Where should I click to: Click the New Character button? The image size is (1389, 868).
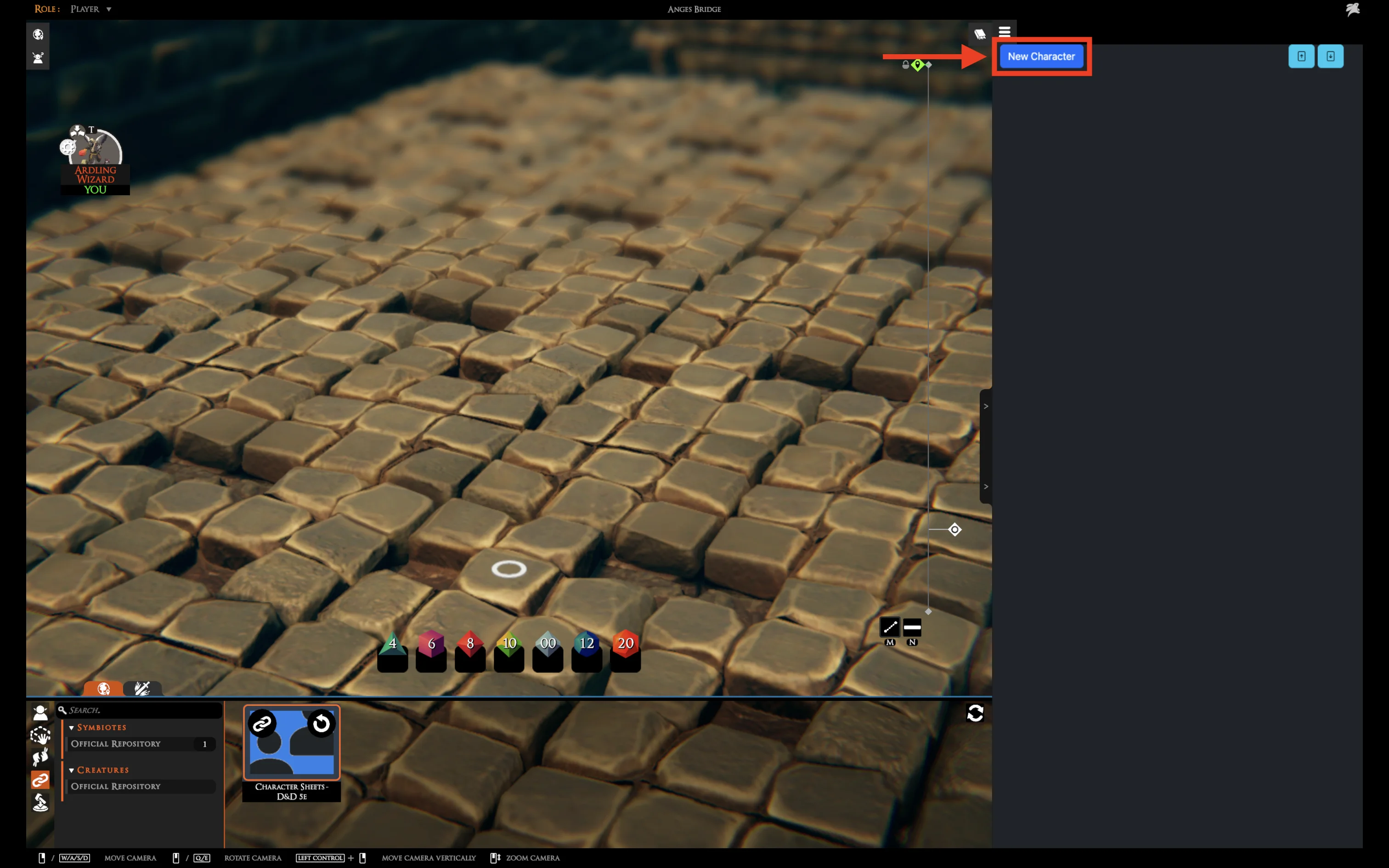(x=1041, y=56)
